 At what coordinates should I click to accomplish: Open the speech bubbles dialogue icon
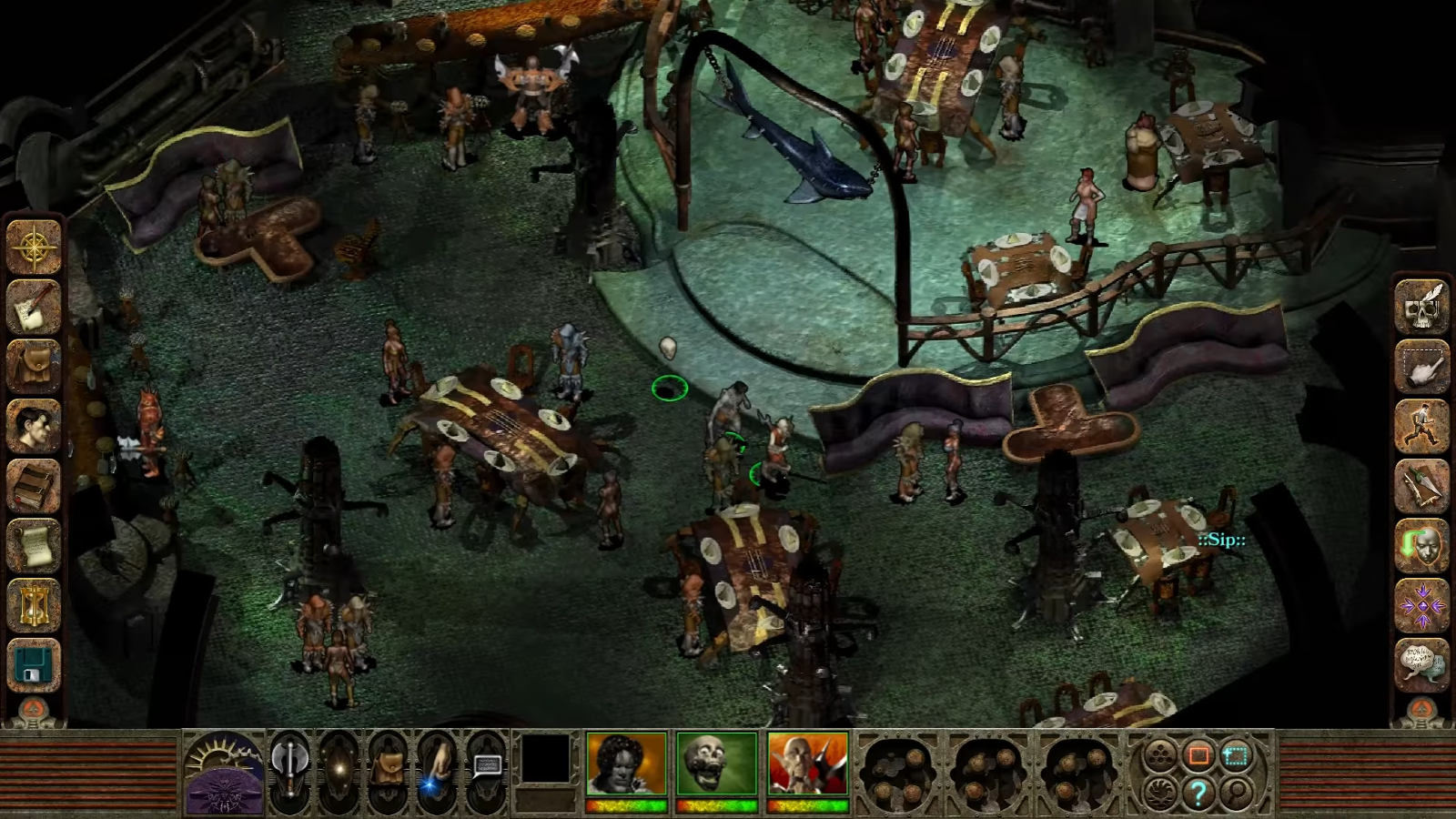1421,664
